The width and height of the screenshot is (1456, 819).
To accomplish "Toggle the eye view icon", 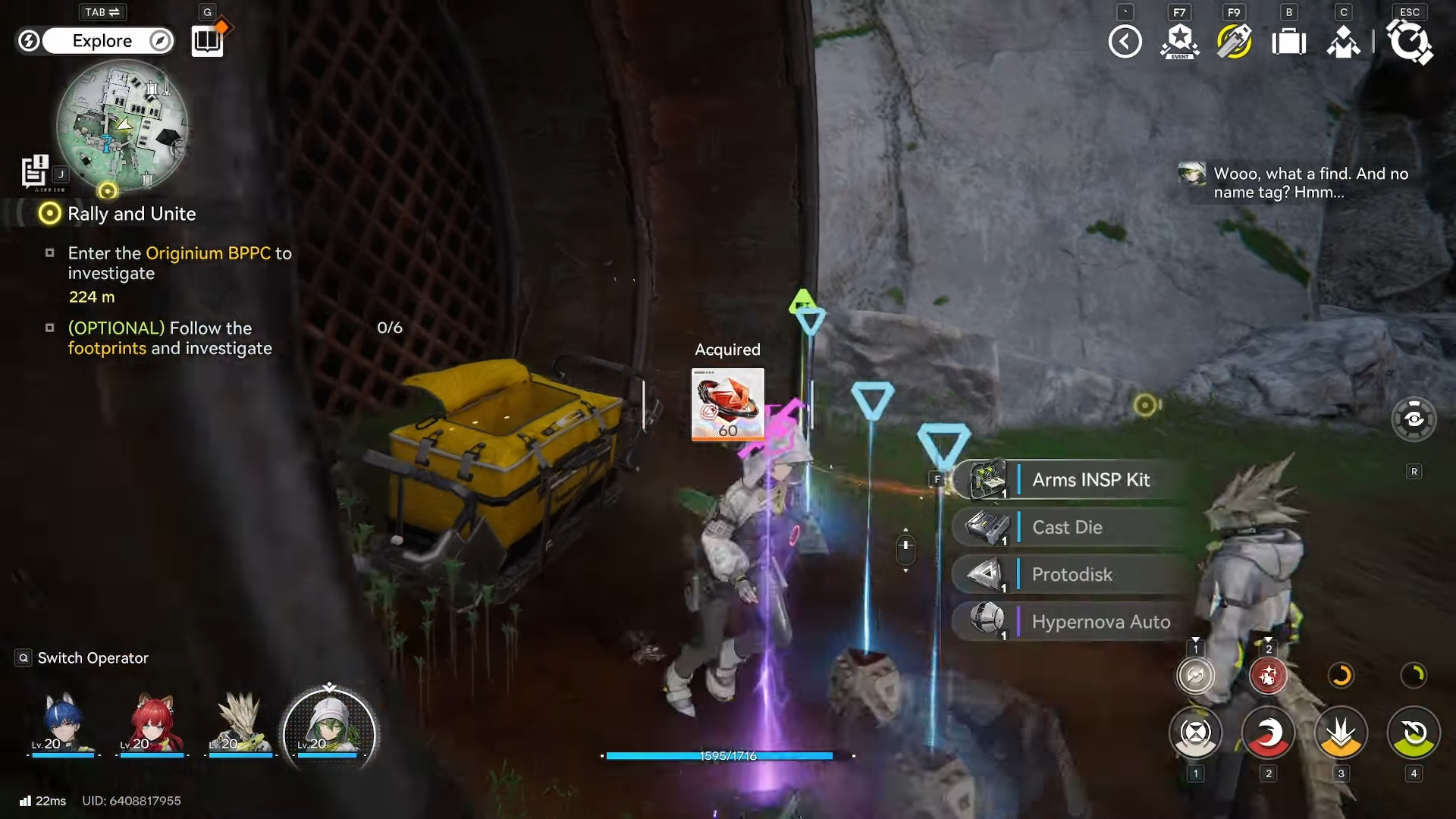I will [1414, 419].
